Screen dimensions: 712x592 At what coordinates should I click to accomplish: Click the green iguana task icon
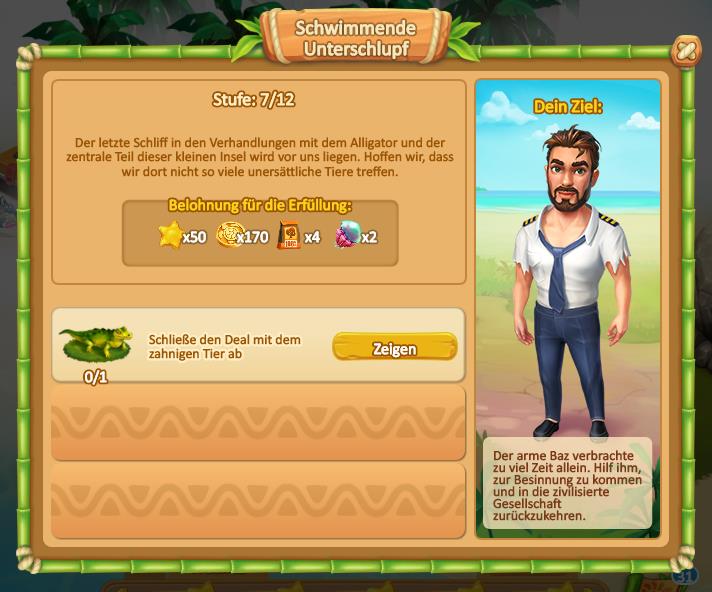(x=96, y=343)
